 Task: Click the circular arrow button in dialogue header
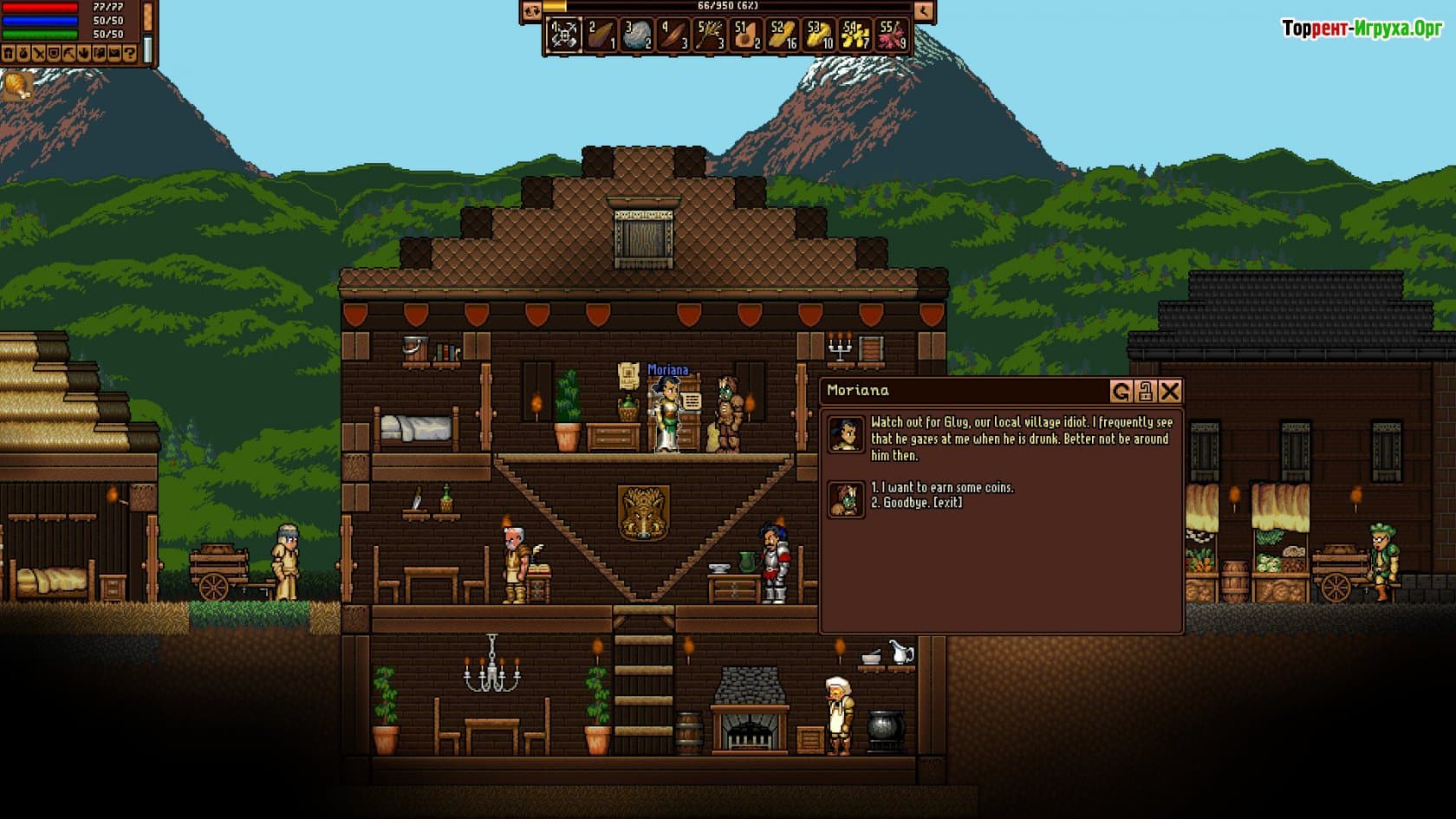[1121, 392]
